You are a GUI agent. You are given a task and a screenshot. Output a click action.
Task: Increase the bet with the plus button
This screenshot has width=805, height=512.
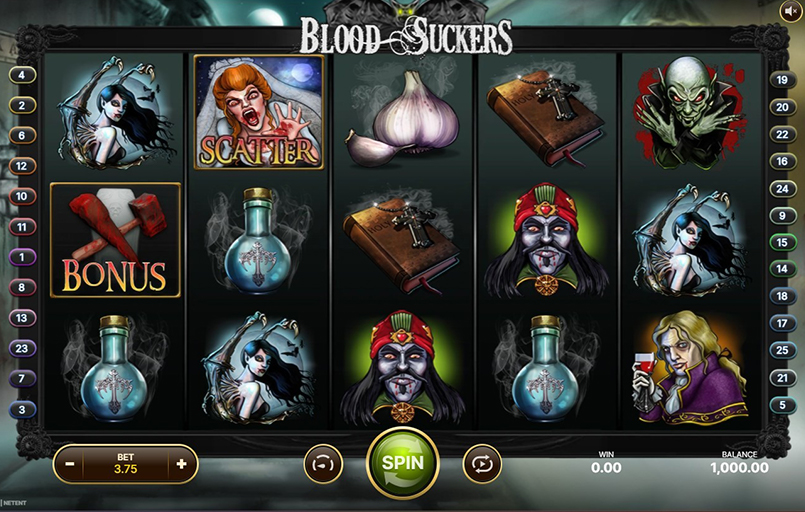[x=181, y=464]
